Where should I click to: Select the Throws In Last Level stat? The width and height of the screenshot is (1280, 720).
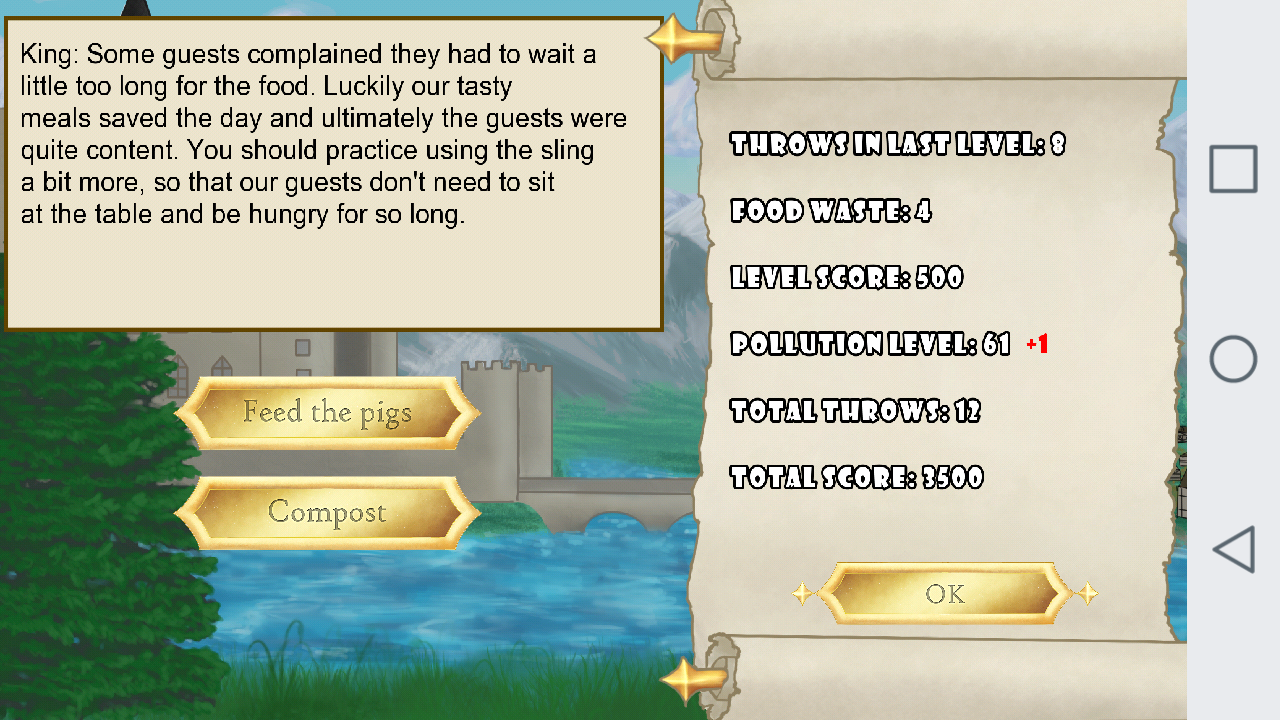[898, 145]
